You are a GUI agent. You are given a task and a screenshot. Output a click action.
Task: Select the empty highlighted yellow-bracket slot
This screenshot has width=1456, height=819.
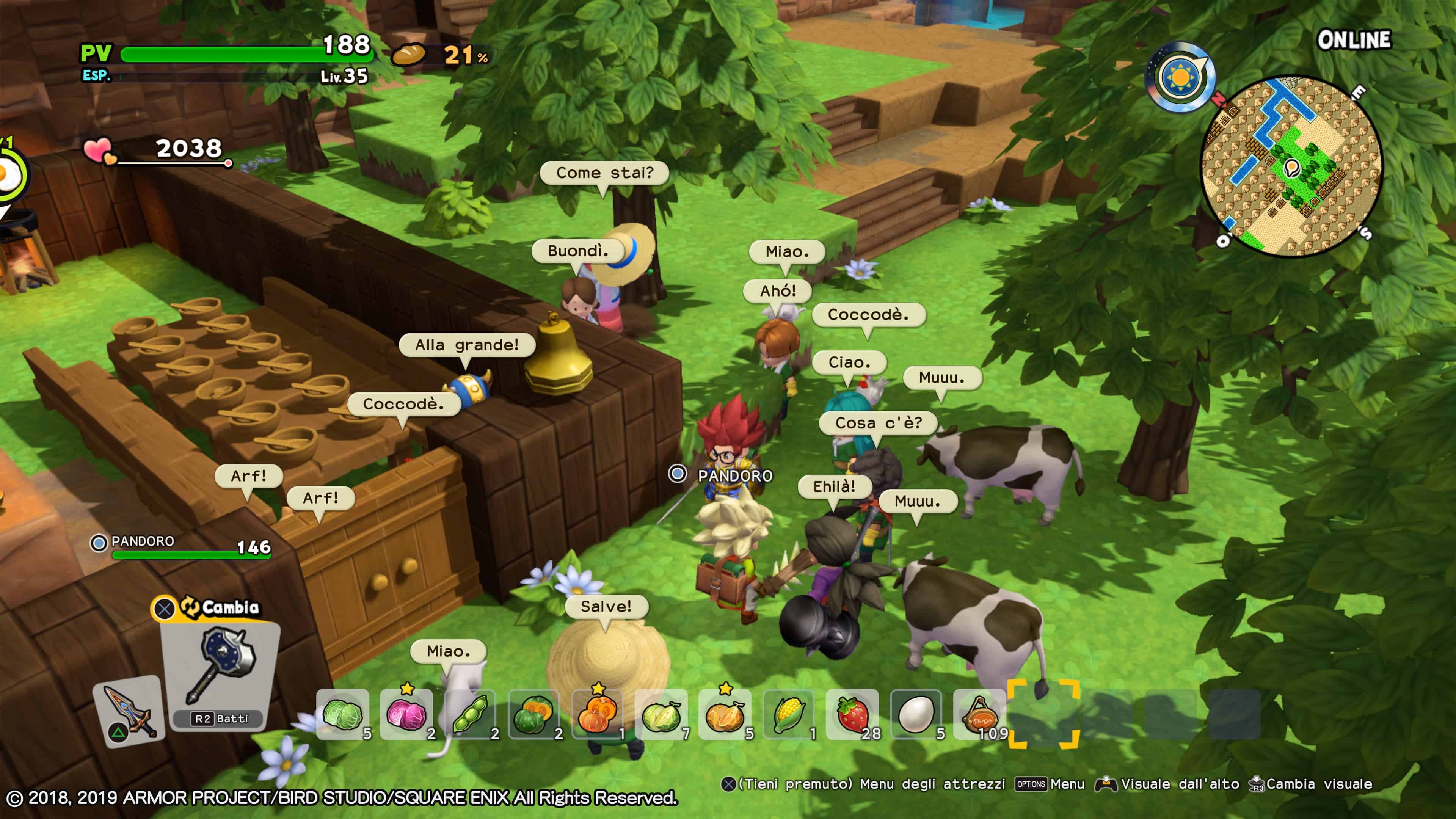point(1043,714)
